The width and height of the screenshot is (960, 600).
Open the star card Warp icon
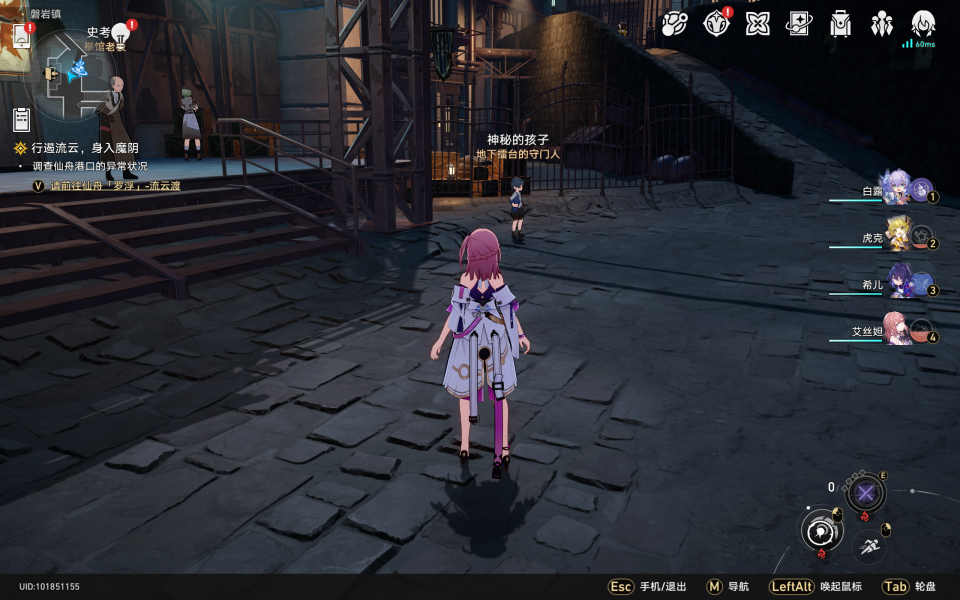[x=799, y=23]
